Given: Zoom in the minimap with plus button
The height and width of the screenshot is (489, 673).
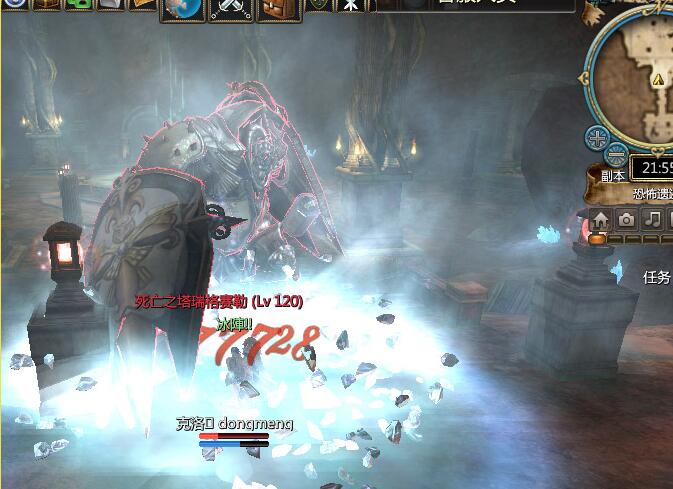Looking at the screenshot, I should (x=597, y=138).
